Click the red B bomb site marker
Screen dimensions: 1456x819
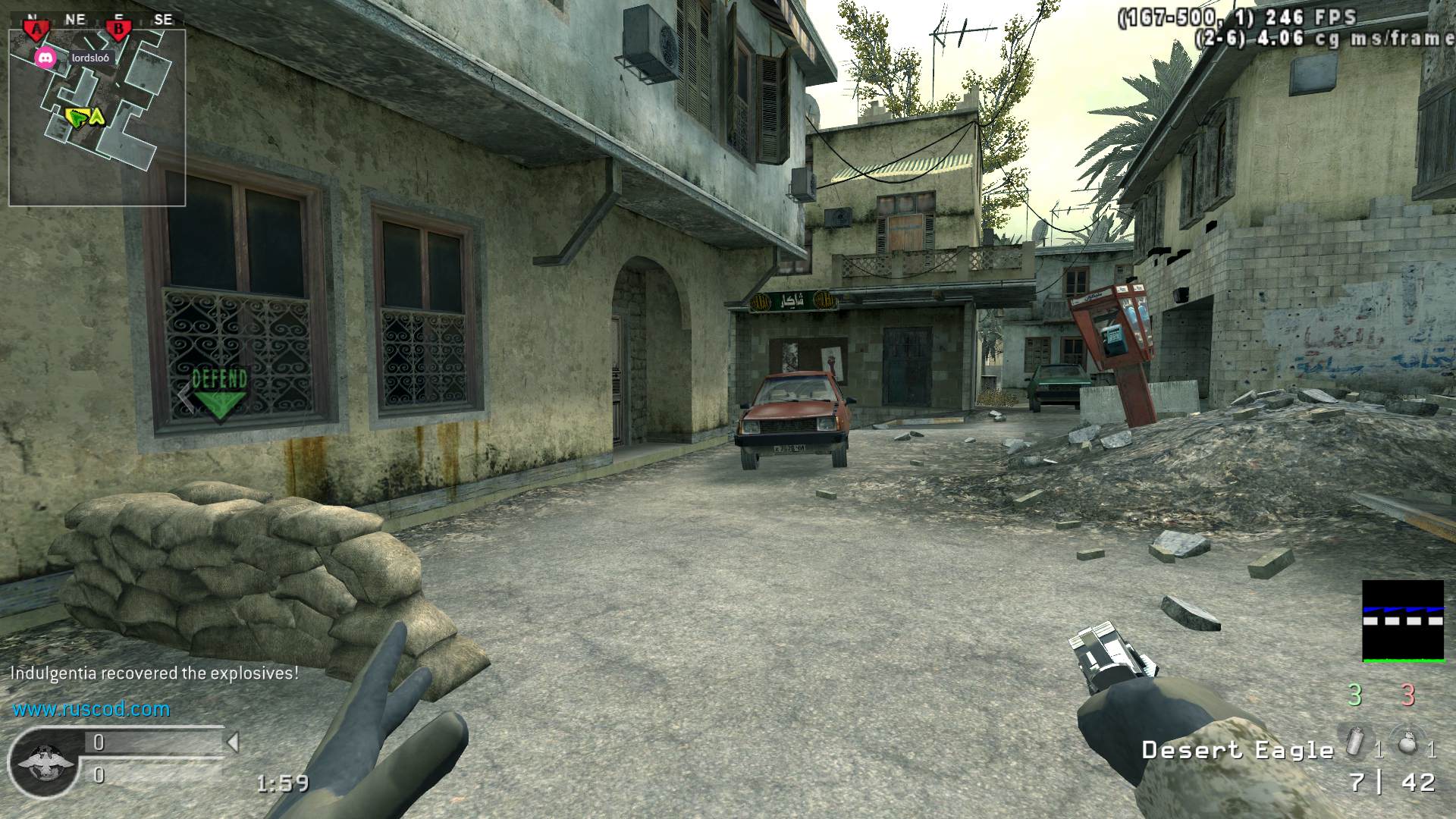coord(118,30)
